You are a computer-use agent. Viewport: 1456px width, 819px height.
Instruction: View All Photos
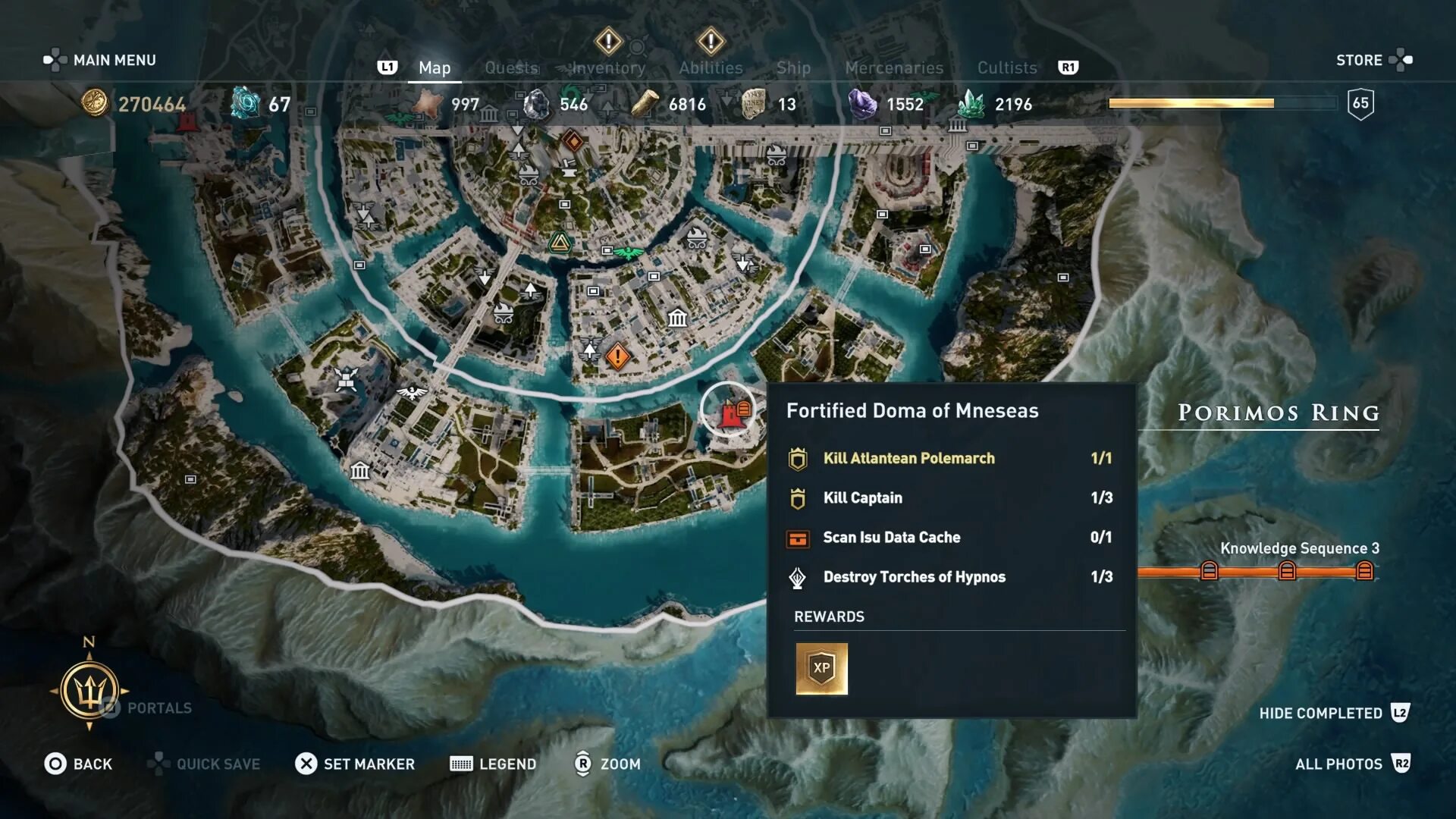pos(1351,764)
